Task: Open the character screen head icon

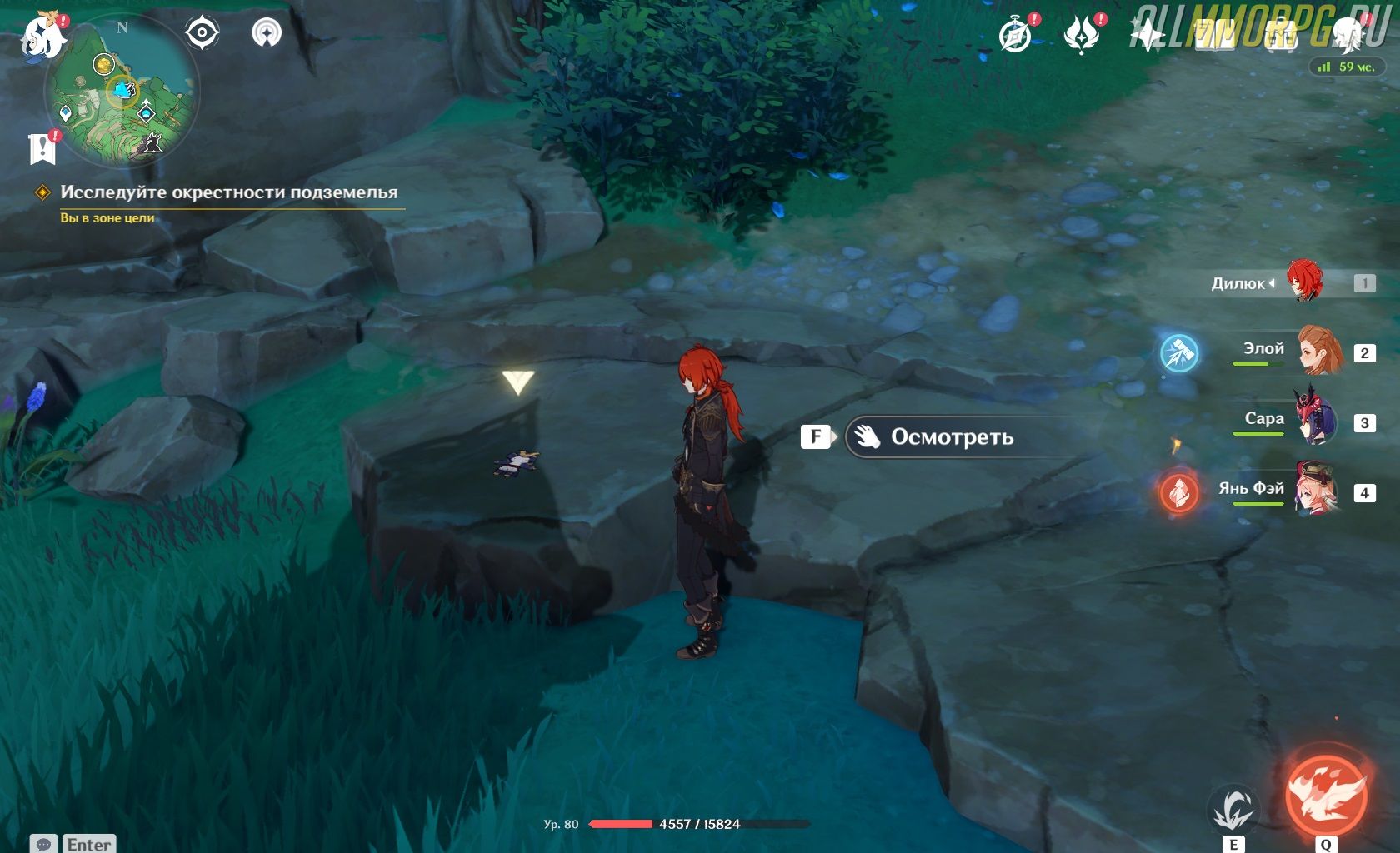Action: [1347, 36]
